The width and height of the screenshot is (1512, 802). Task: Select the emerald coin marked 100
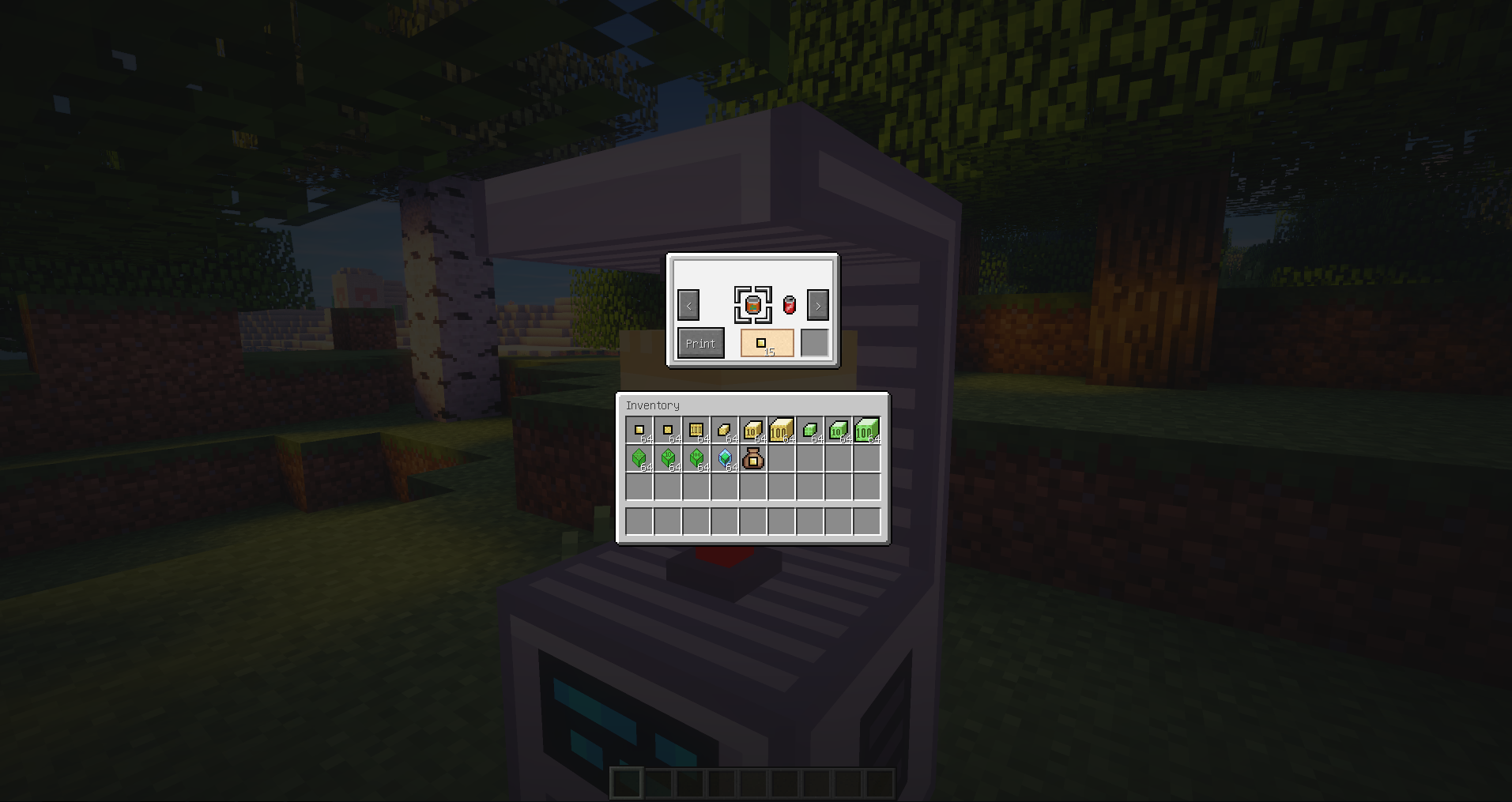pyautogui.click(x=696, y=459)
